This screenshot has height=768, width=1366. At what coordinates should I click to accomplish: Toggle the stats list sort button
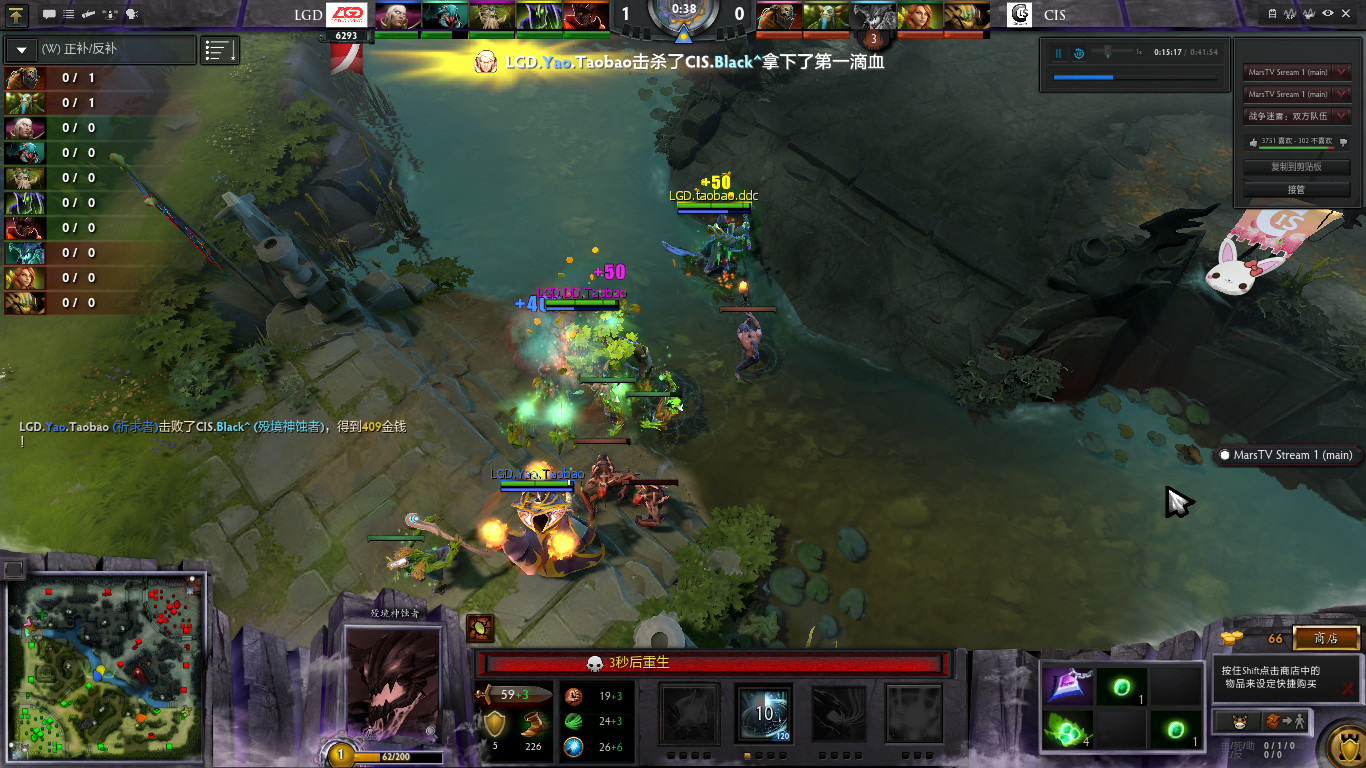click(220, 49)
